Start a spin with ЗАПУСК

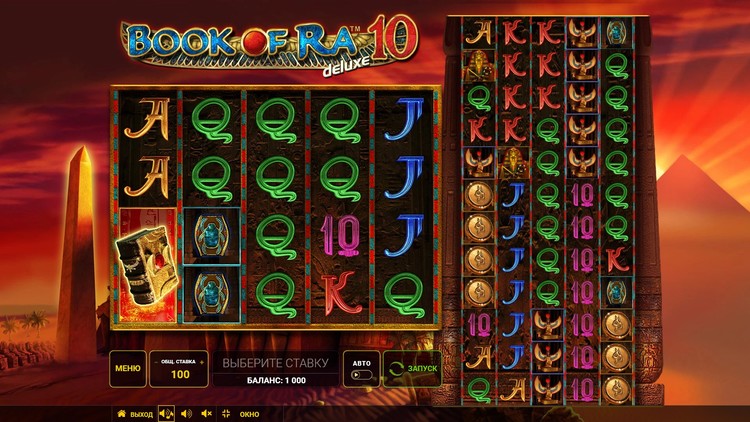pos(411,368)
